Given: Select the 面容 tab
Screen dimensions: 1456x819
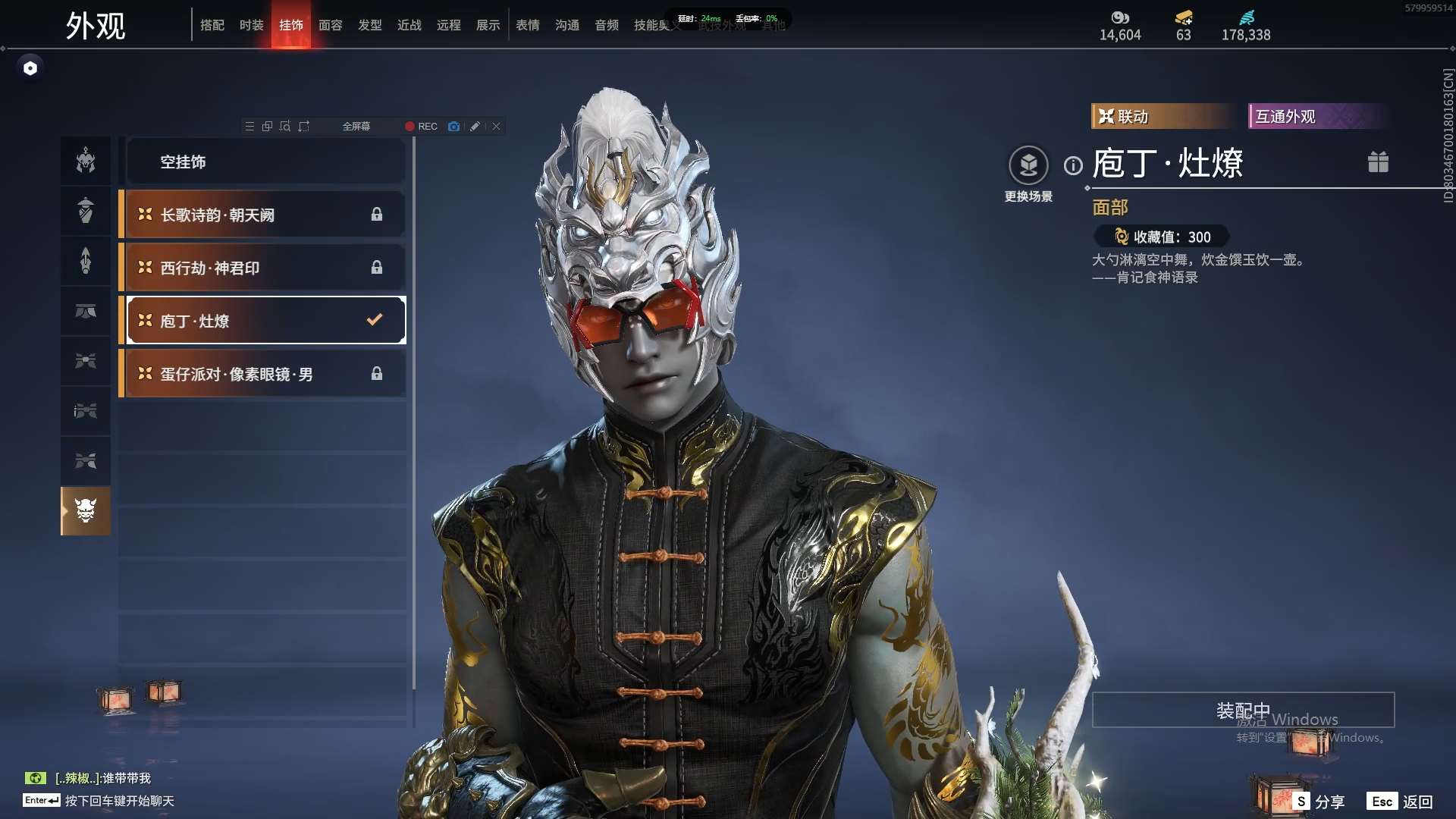Looking at the screenshot, I should click(x=330, y=25).
